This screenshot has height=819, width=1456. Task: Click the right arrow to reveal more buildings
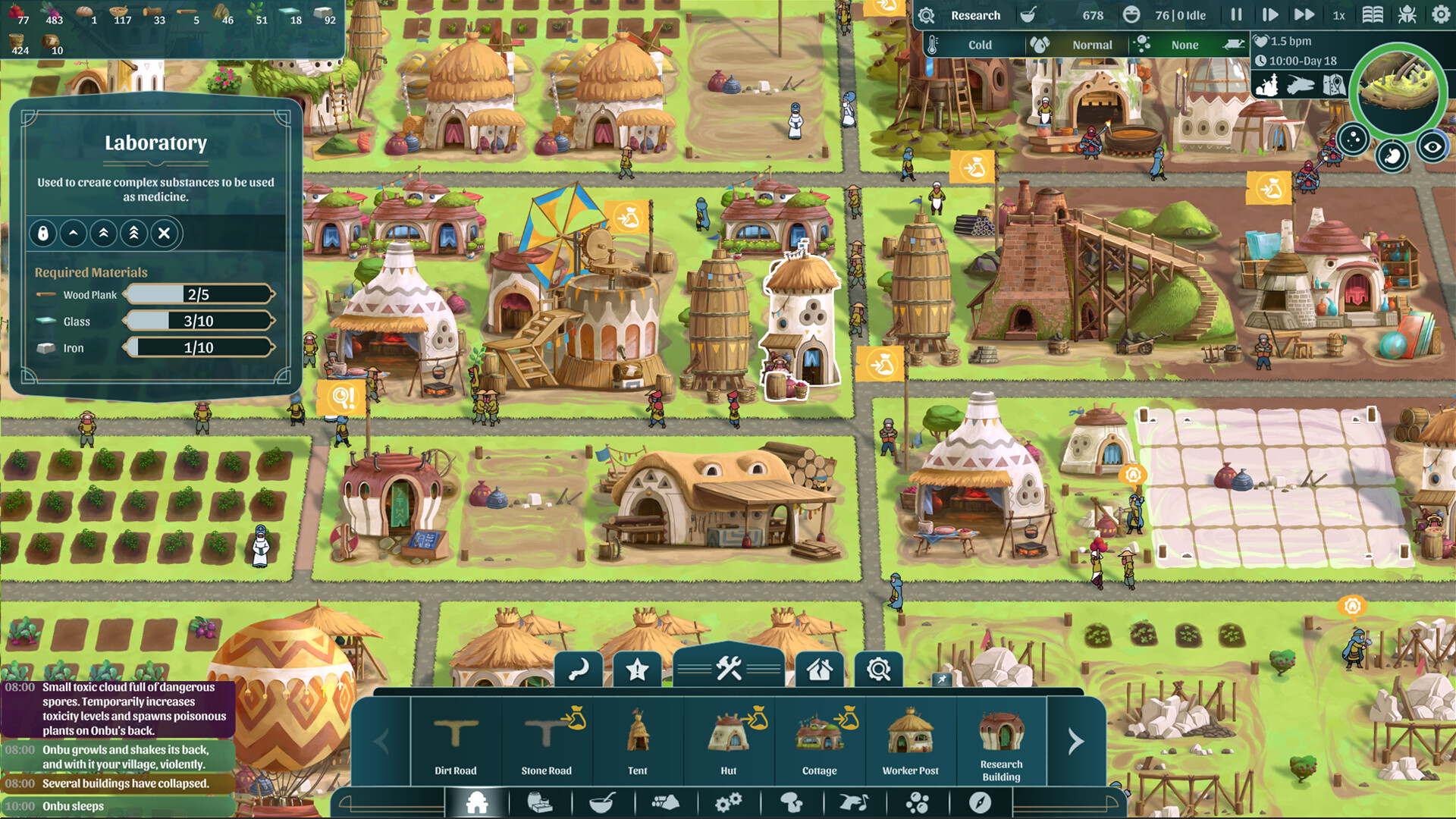pyautogui.click(x=1075, y=742)
